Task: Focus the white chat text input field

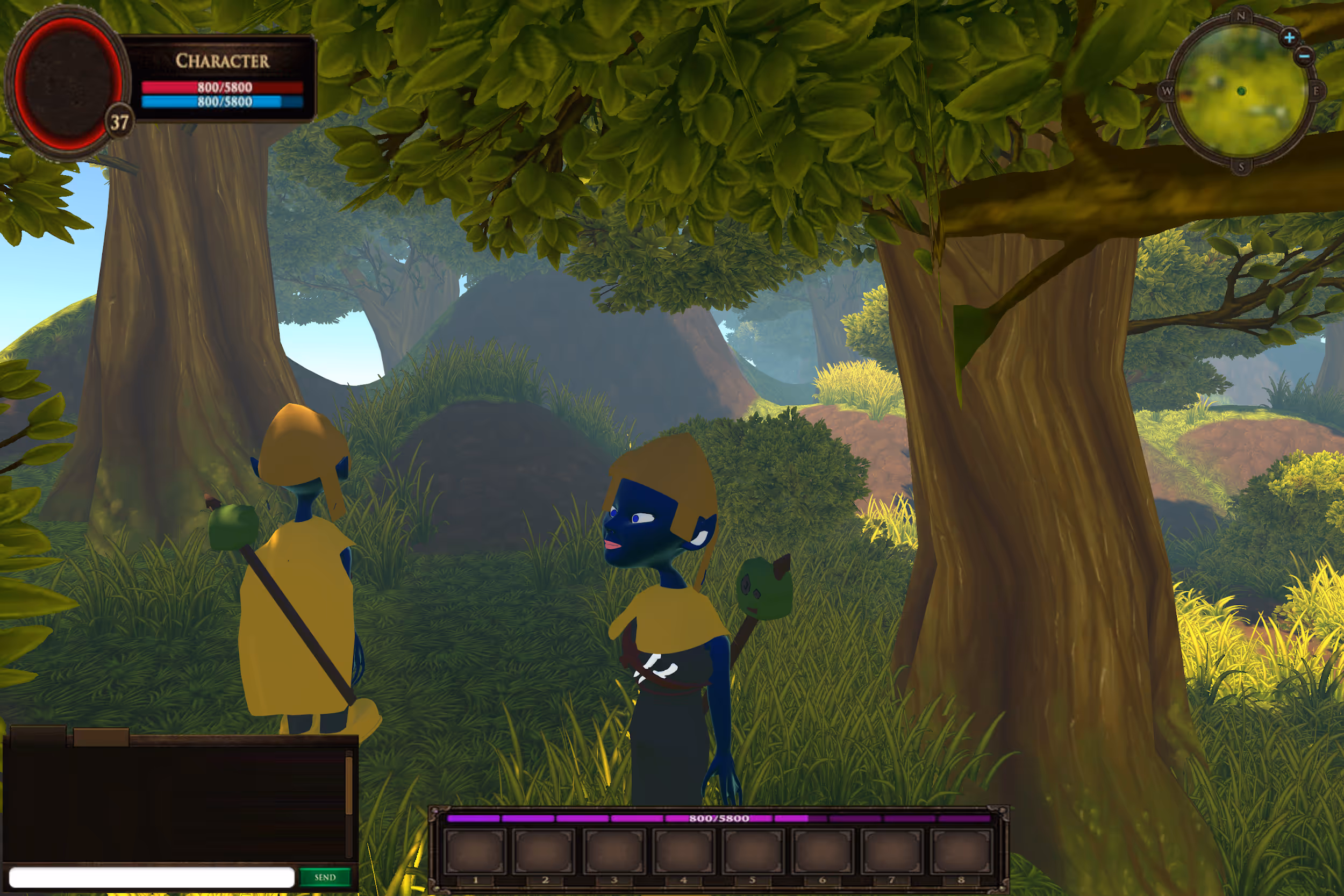Action: coord(152,877)
